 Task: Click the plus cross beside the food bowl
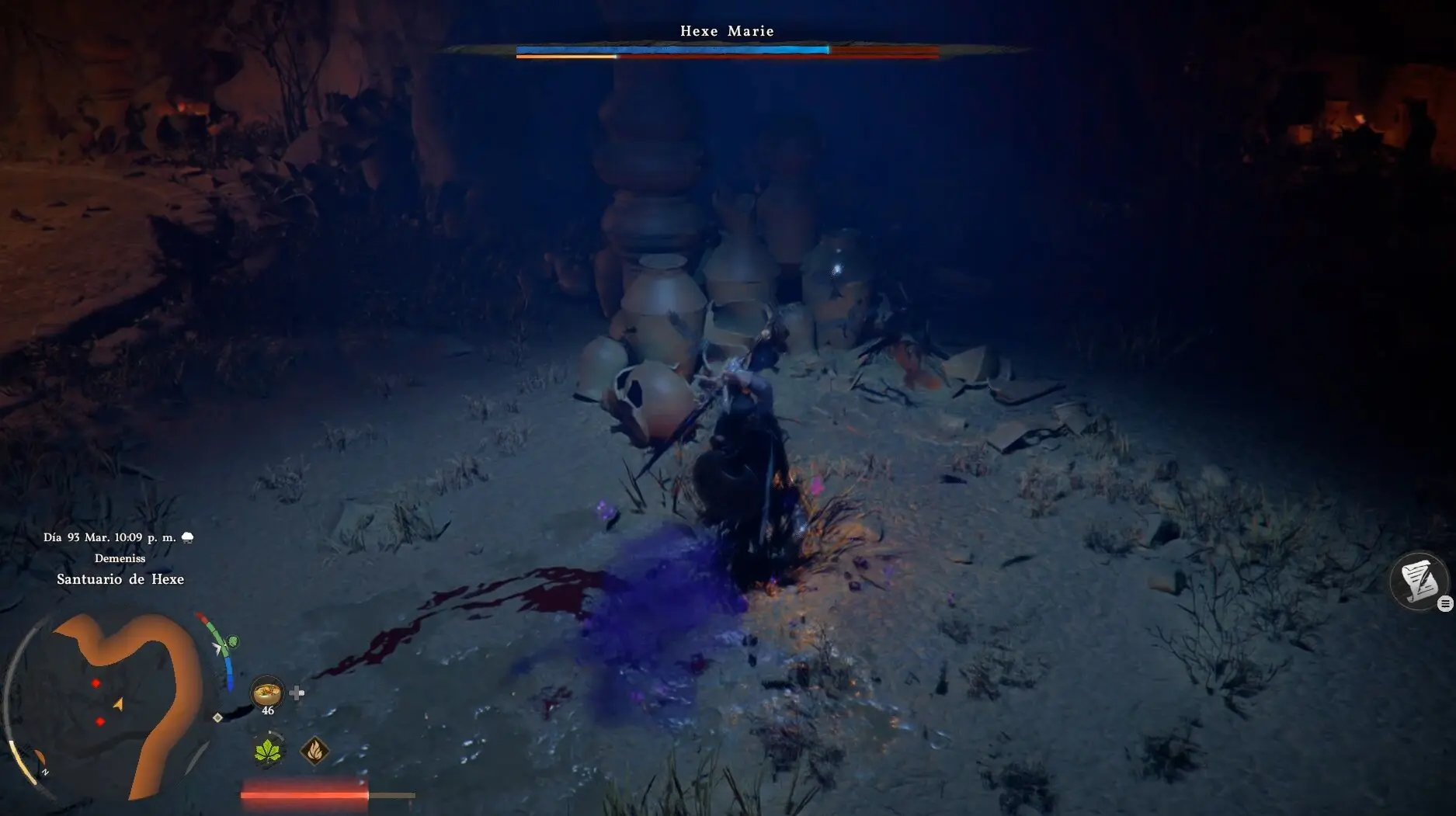pos(297,693)
